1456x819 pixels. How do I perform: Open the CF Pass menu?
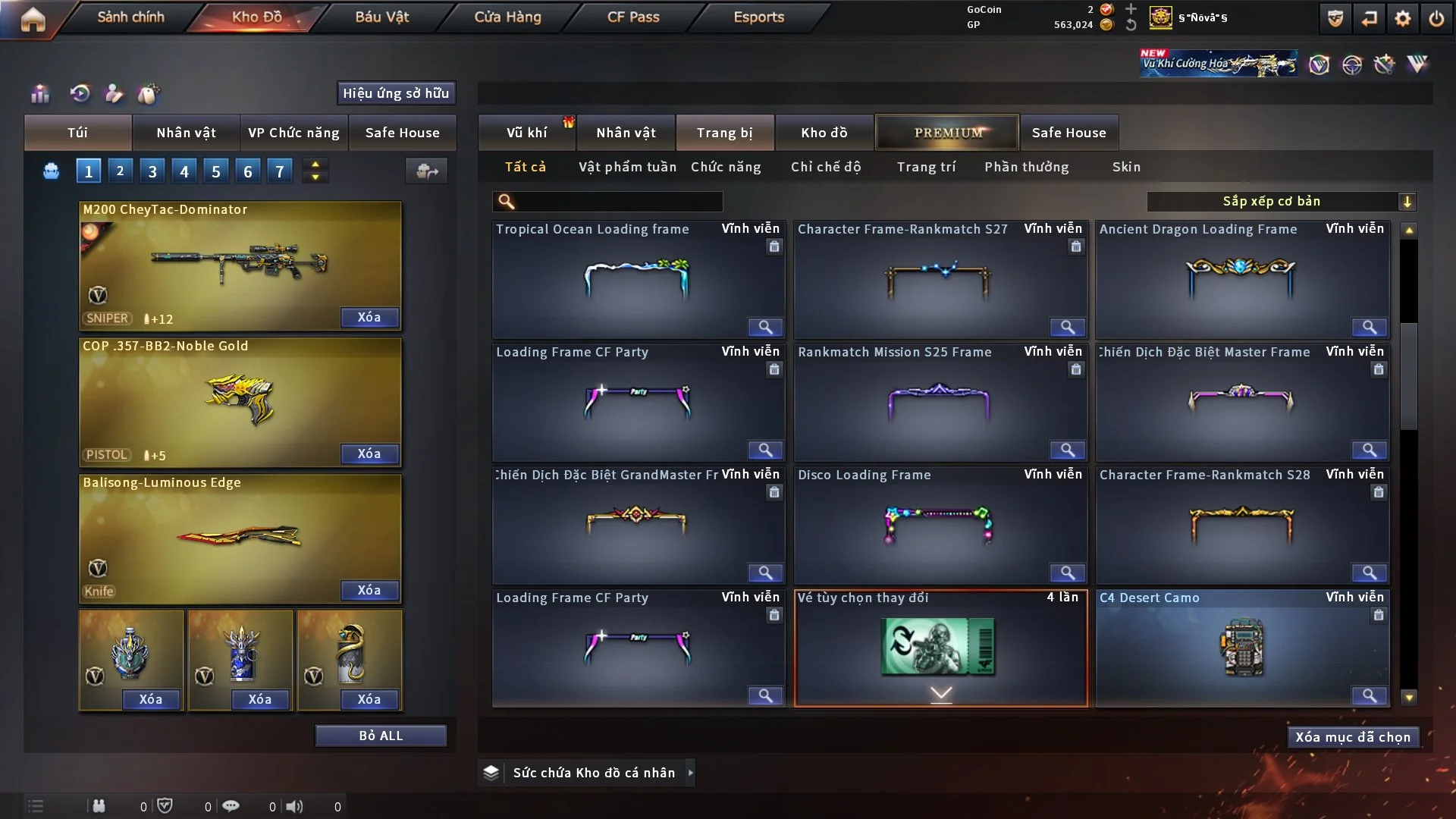tap(633, 17)
